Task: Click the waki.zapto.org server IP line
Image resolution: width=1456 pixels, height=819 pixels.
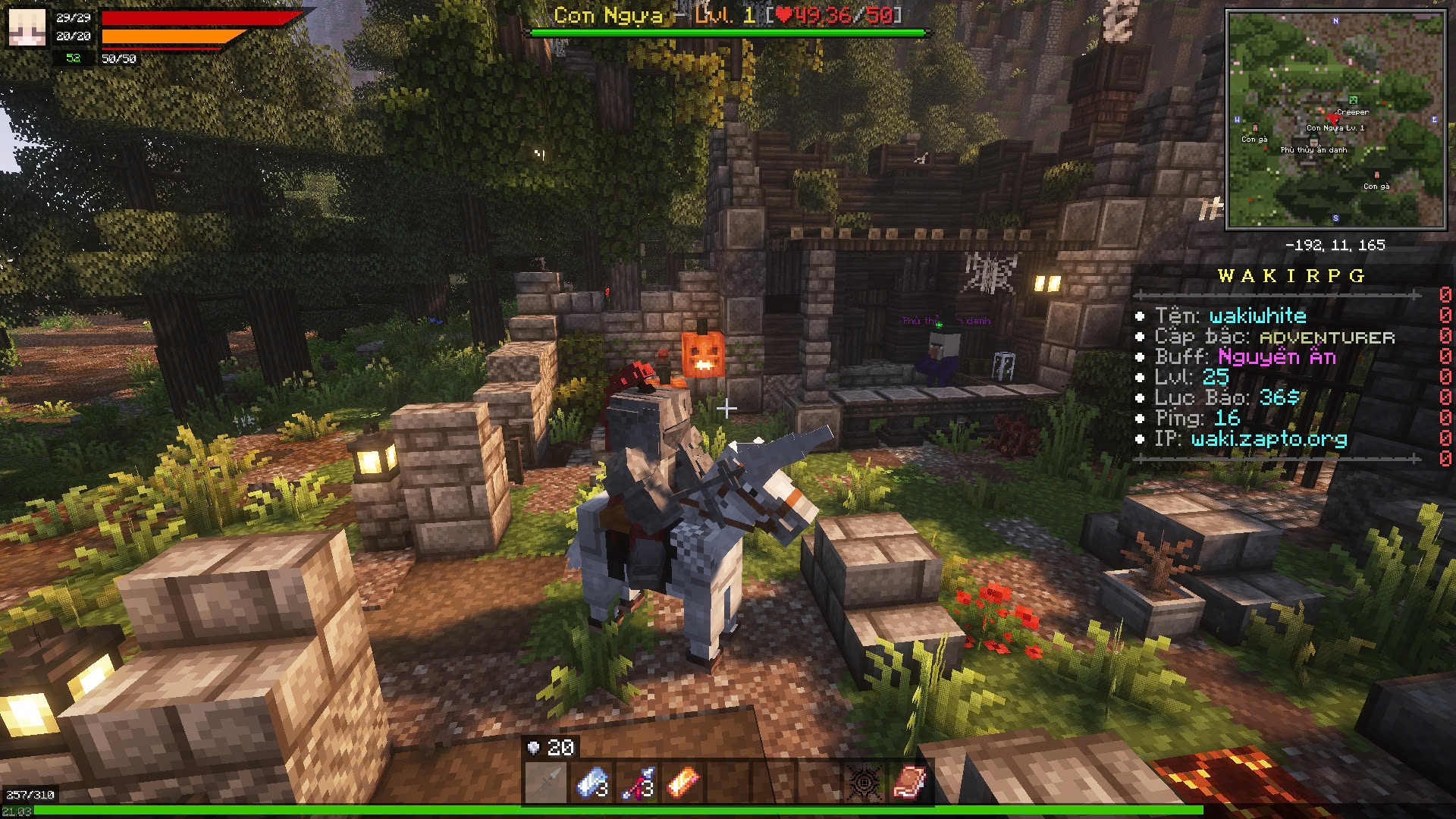Action: 1269,439
